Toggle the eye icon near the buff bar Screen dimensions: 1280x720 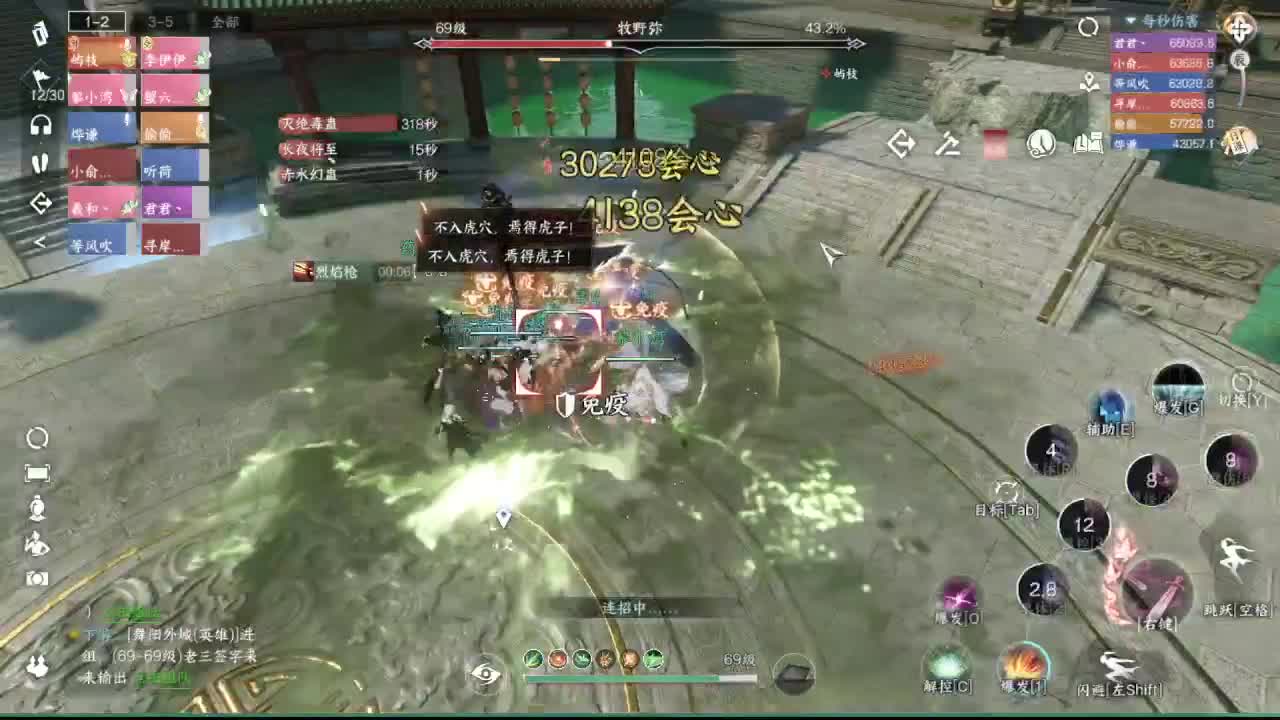pyautogui.click(x=487, y=677)
